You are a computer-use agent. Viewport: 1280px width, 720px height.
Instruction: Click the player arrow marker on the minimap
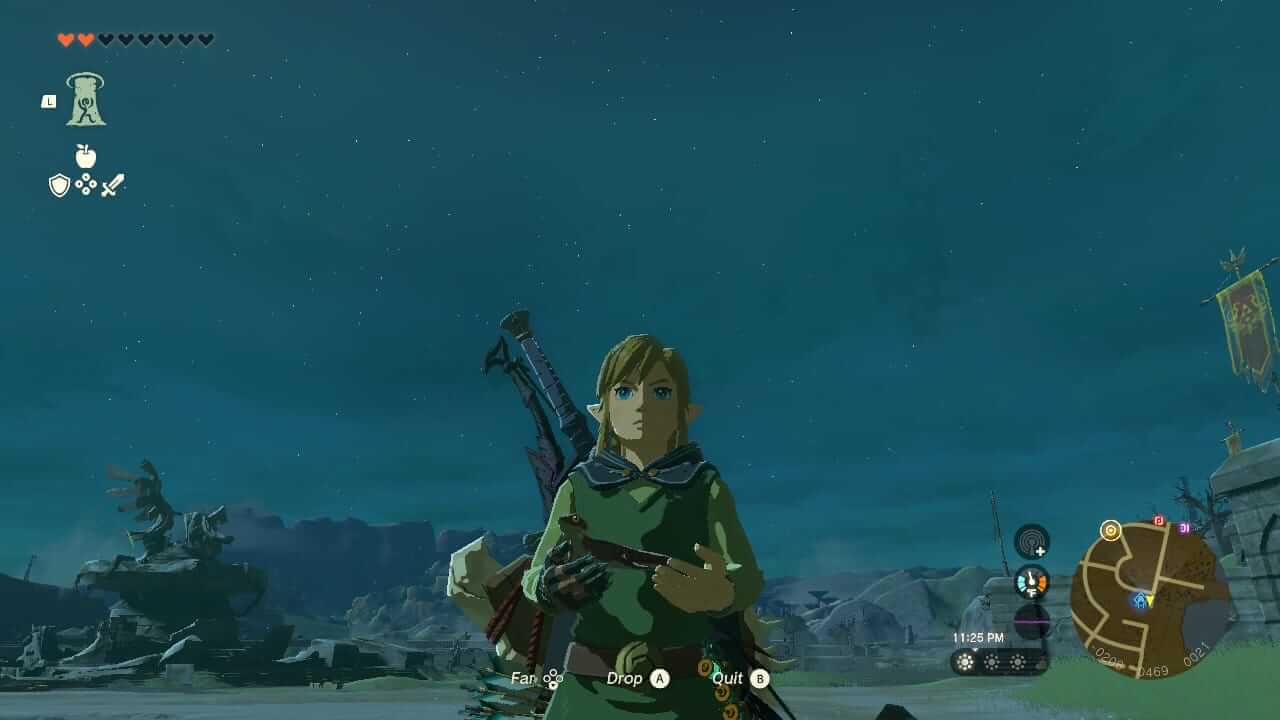(1149, 600)
